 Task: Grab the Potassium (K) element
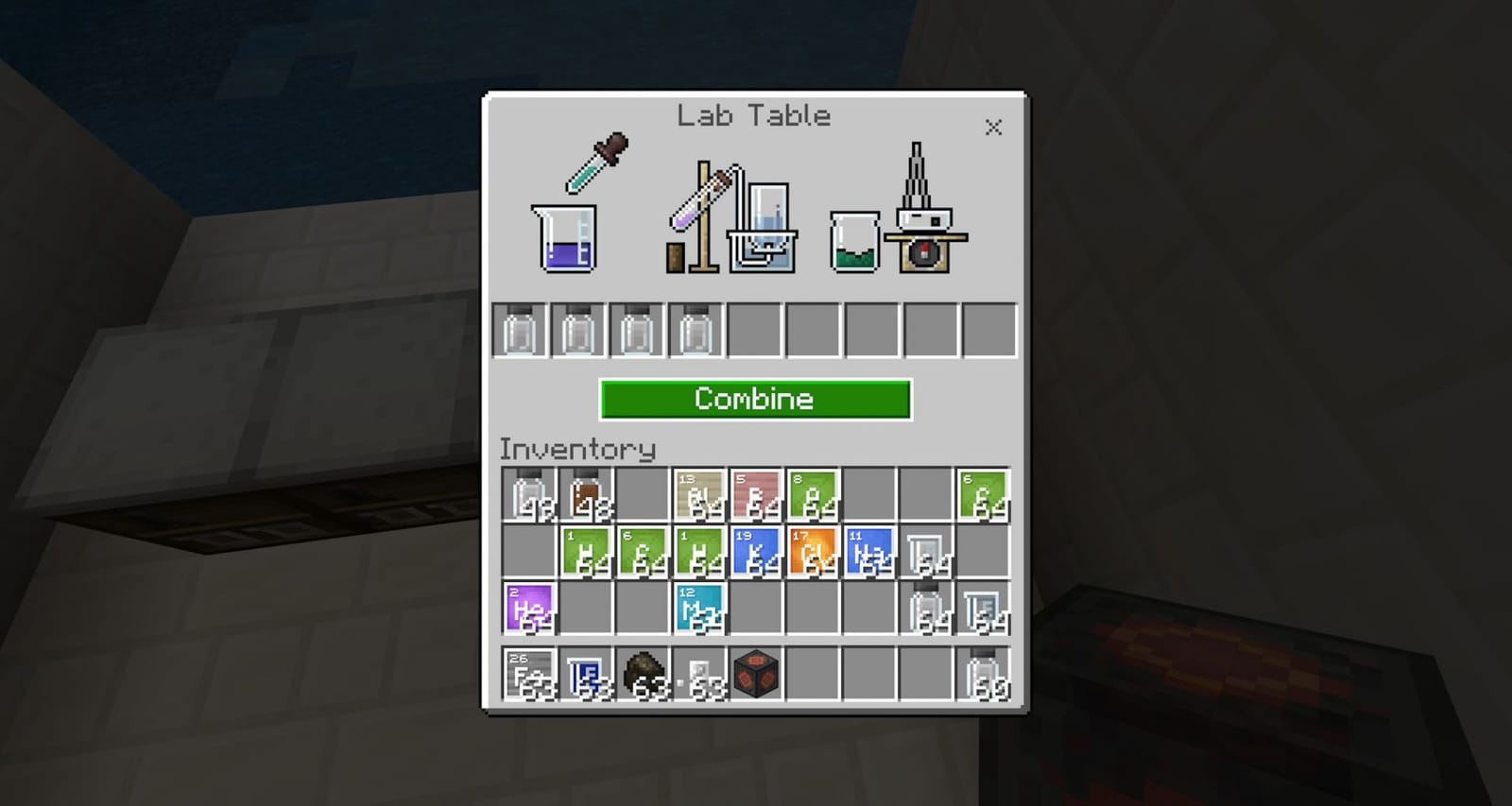[x=754, y=551]
